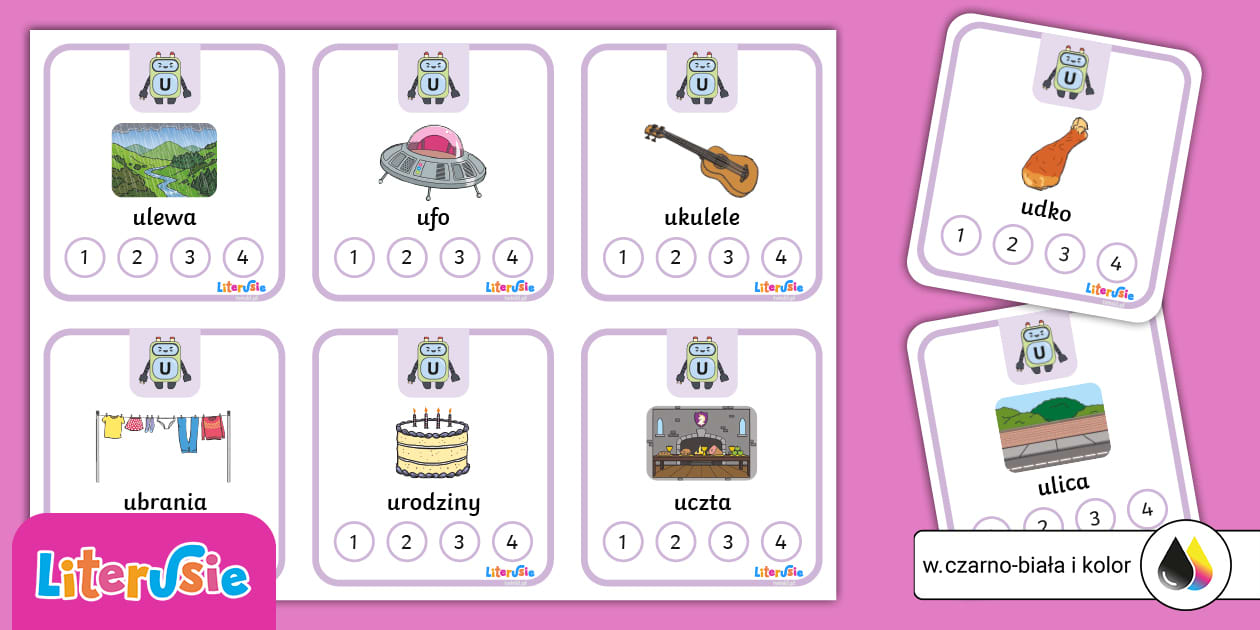The image size is (1260, 630).
Task: Select number 4 on the uczta card
Action: tap(781, 542)
